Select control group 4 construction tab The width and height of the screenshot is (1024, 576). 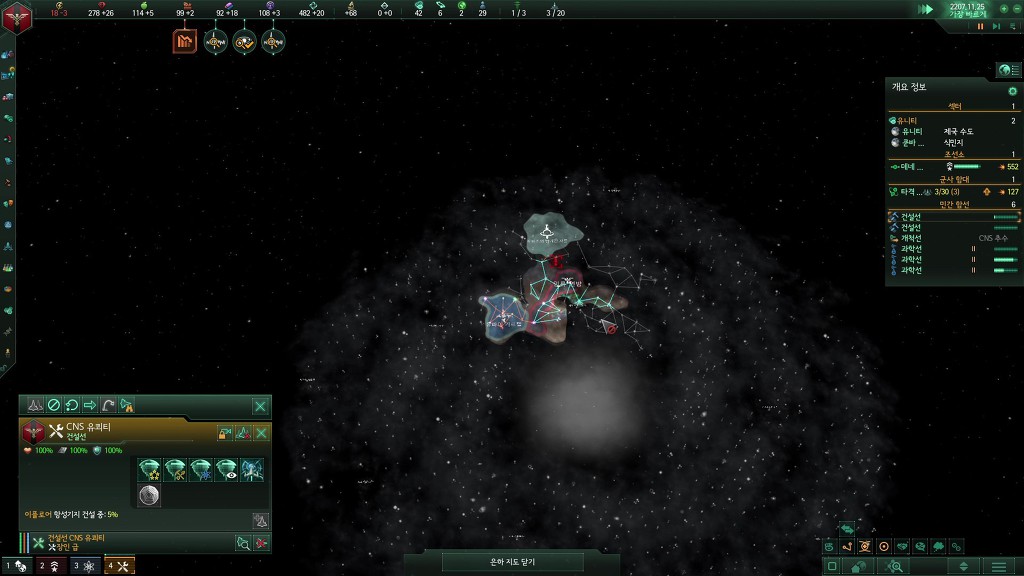click(x=119, y=566)
